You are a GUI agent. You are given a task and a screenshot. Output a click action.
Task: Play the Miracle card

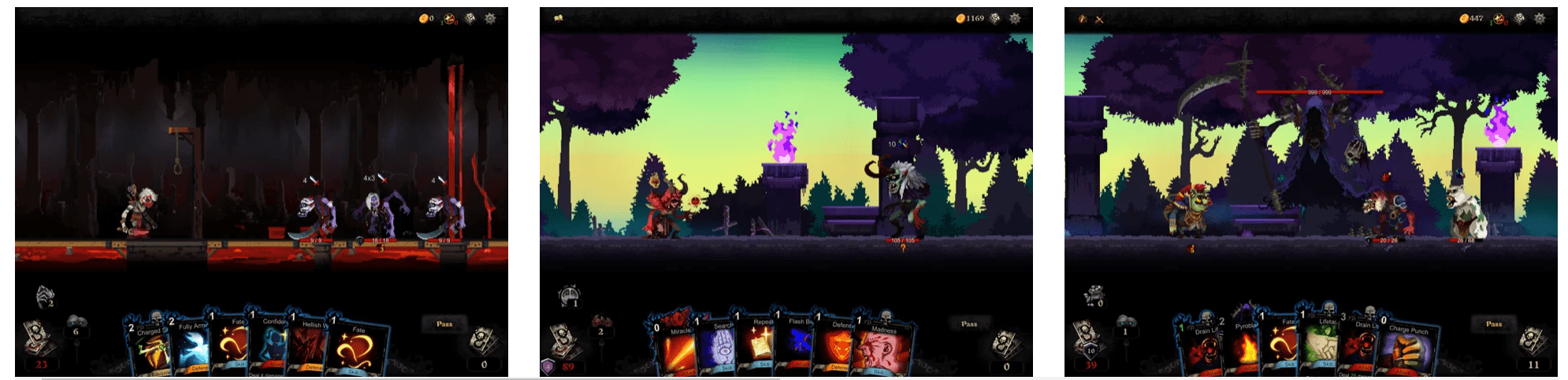(676, 347)
